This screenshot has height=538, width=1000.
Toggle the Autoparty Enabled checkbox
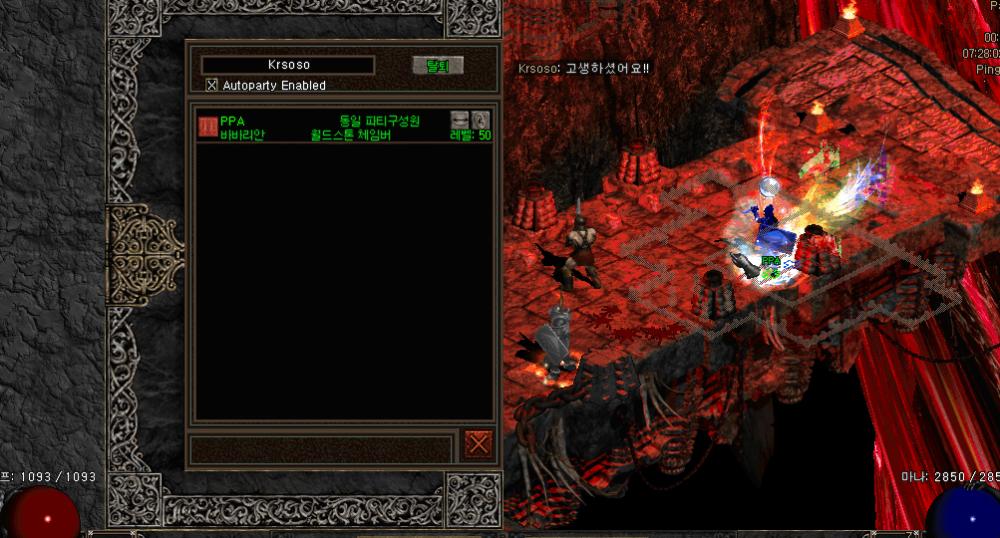[212, 85]
